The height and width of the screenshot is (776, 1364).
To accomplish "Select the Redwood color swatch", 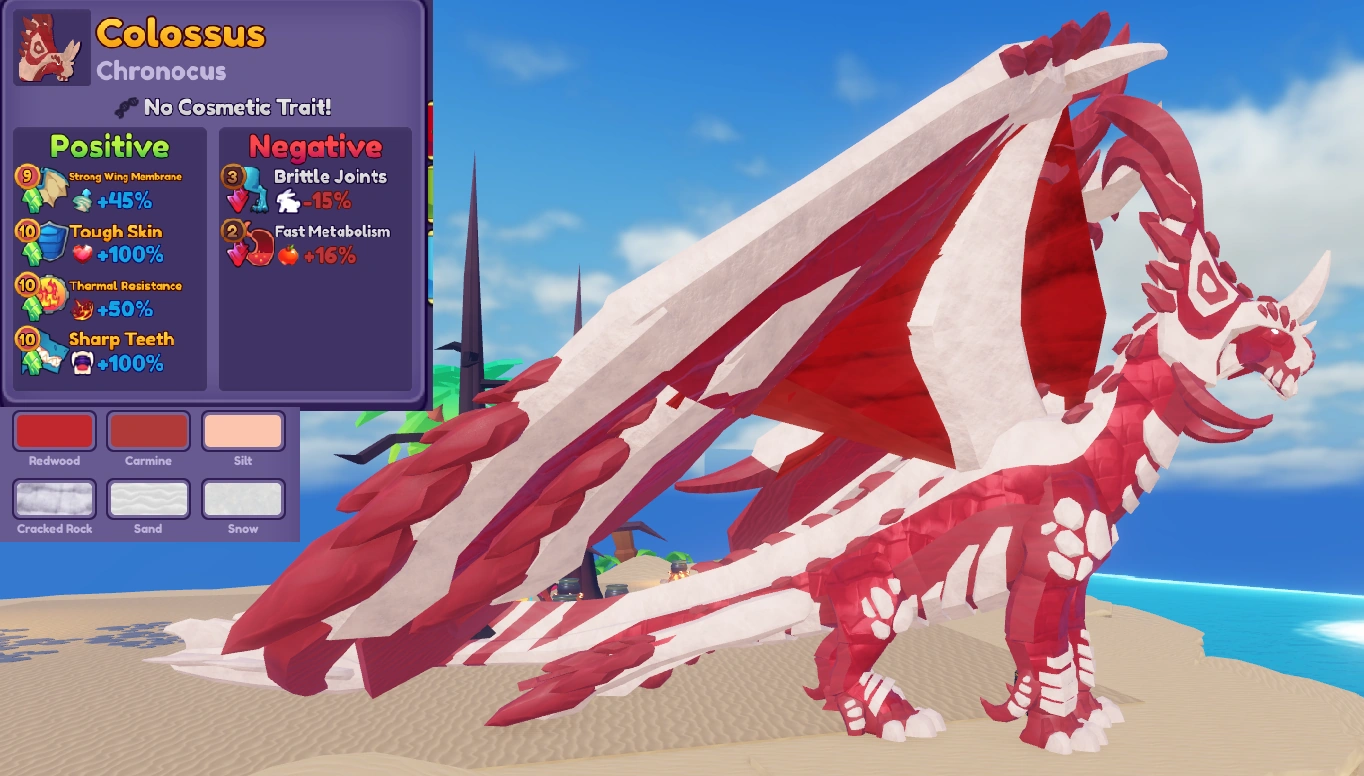I will [x=53, y=432].
